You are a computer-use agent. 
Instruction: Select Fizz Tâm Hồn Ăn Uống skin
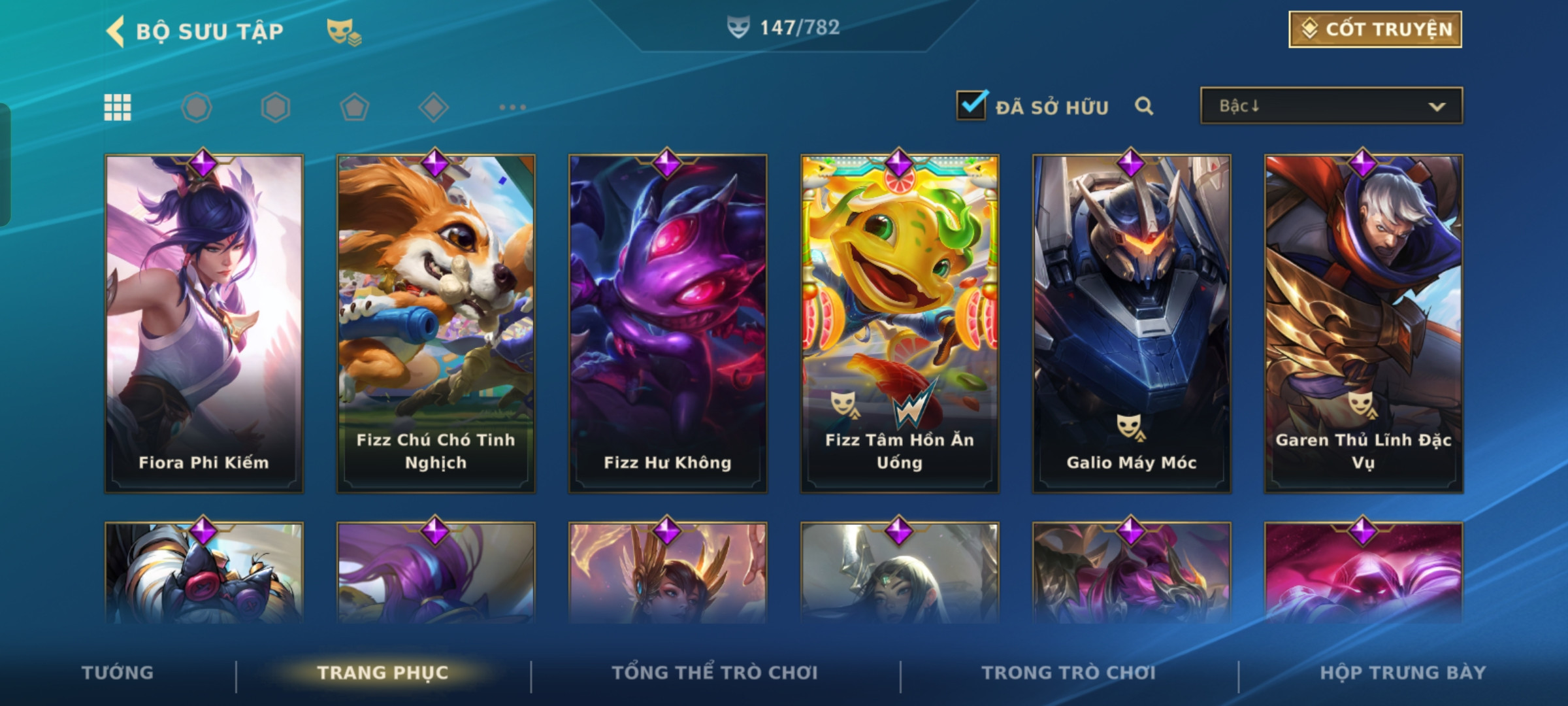point(900,324)
